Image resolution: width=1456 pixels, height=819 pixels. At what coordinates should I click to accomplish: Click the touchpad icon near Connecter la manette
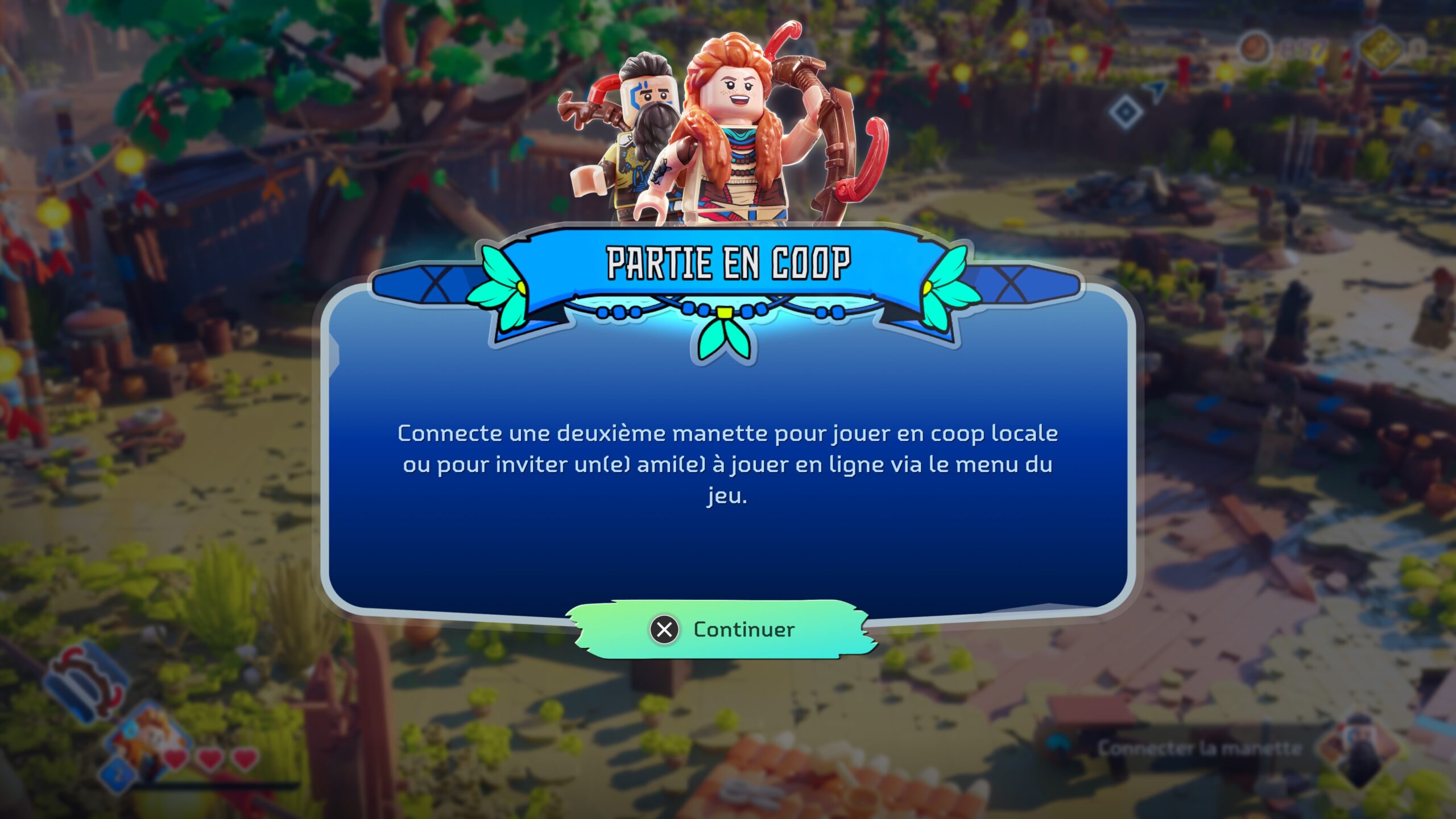(1059, 744)
